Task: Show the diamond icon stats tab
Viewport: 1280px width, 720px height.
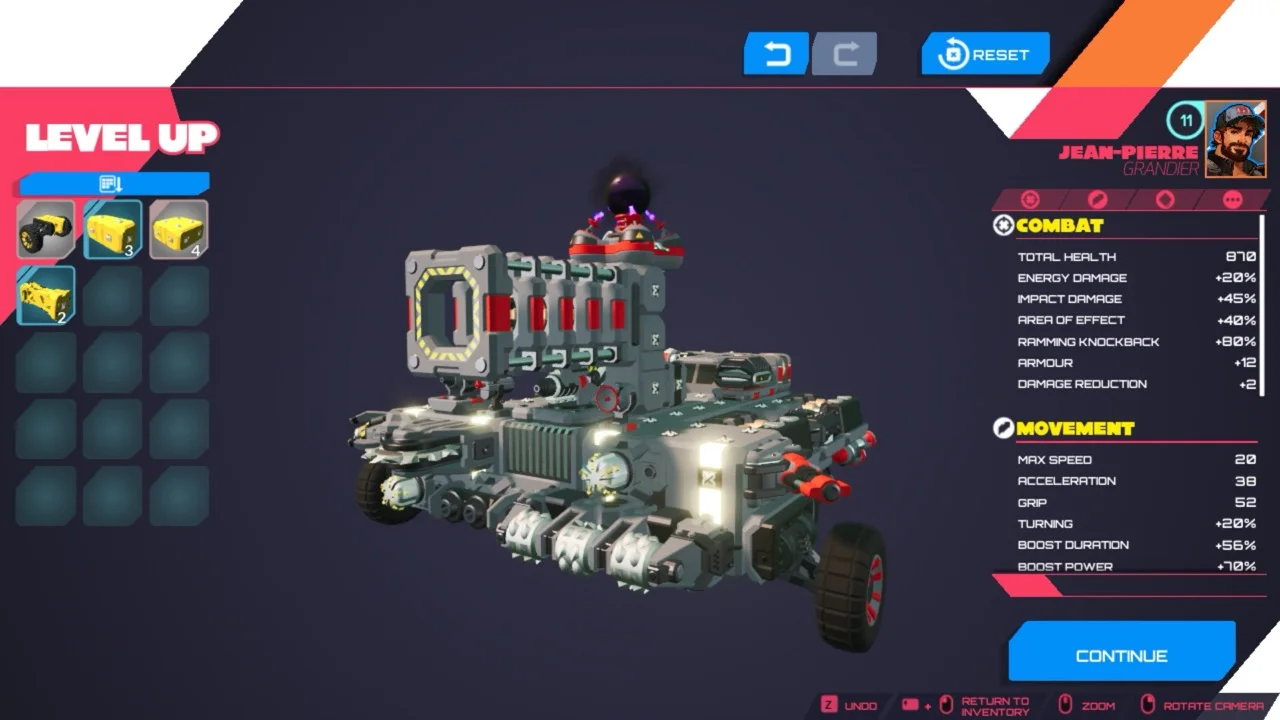Action: point(1164,200)
